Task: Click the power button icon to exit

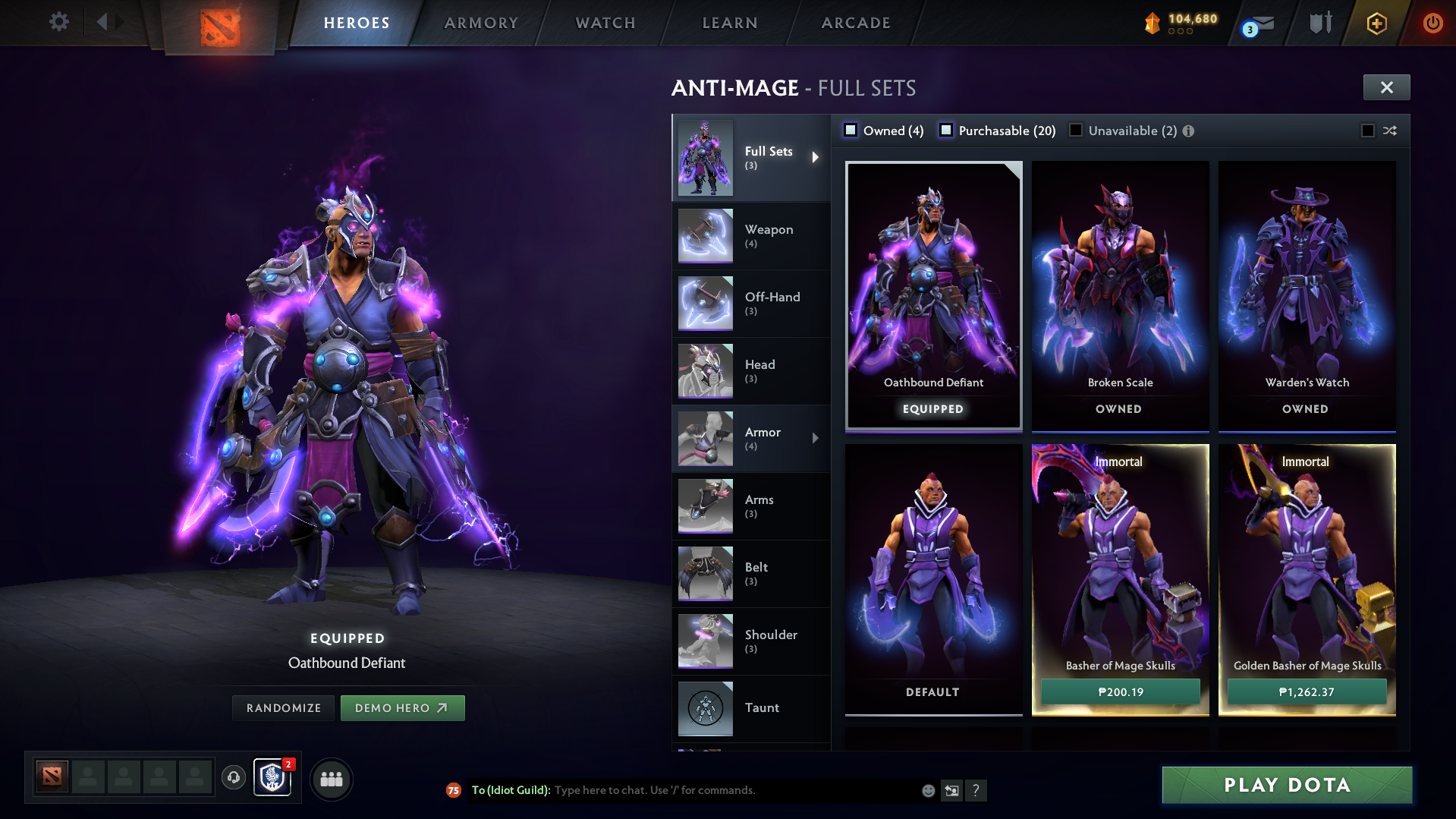Action: click(x=1432, y=23)
